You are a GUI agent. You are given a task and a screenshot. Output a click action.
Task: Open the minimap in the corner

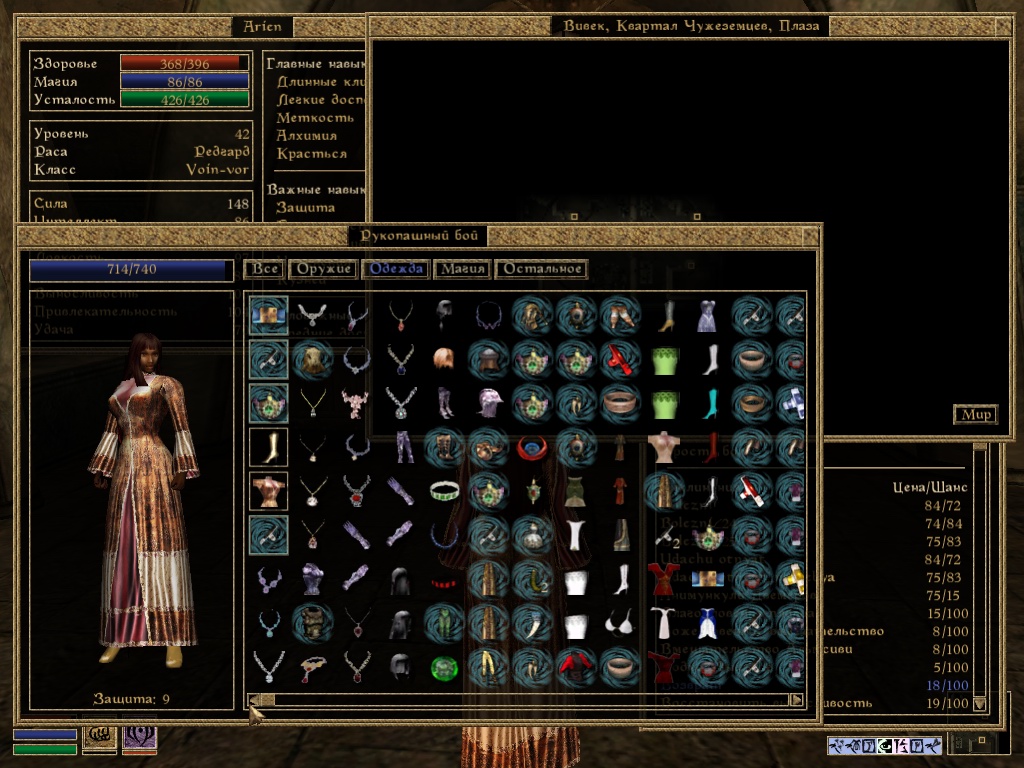pyautogui.click(x=973, y=744)
